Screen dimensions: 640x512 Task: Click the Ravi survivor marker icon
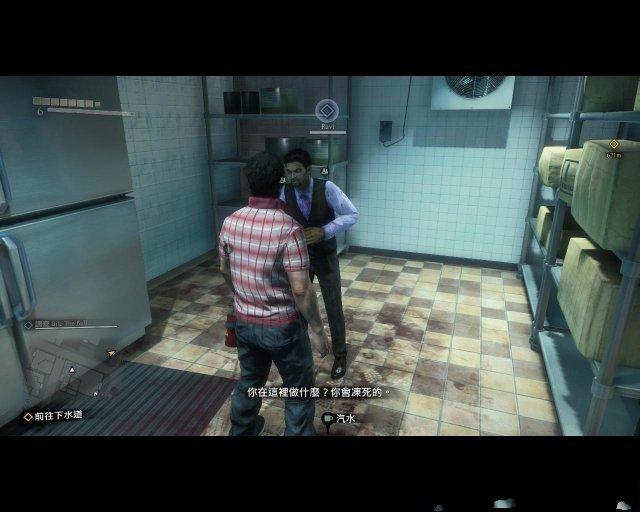pos(327,110)
